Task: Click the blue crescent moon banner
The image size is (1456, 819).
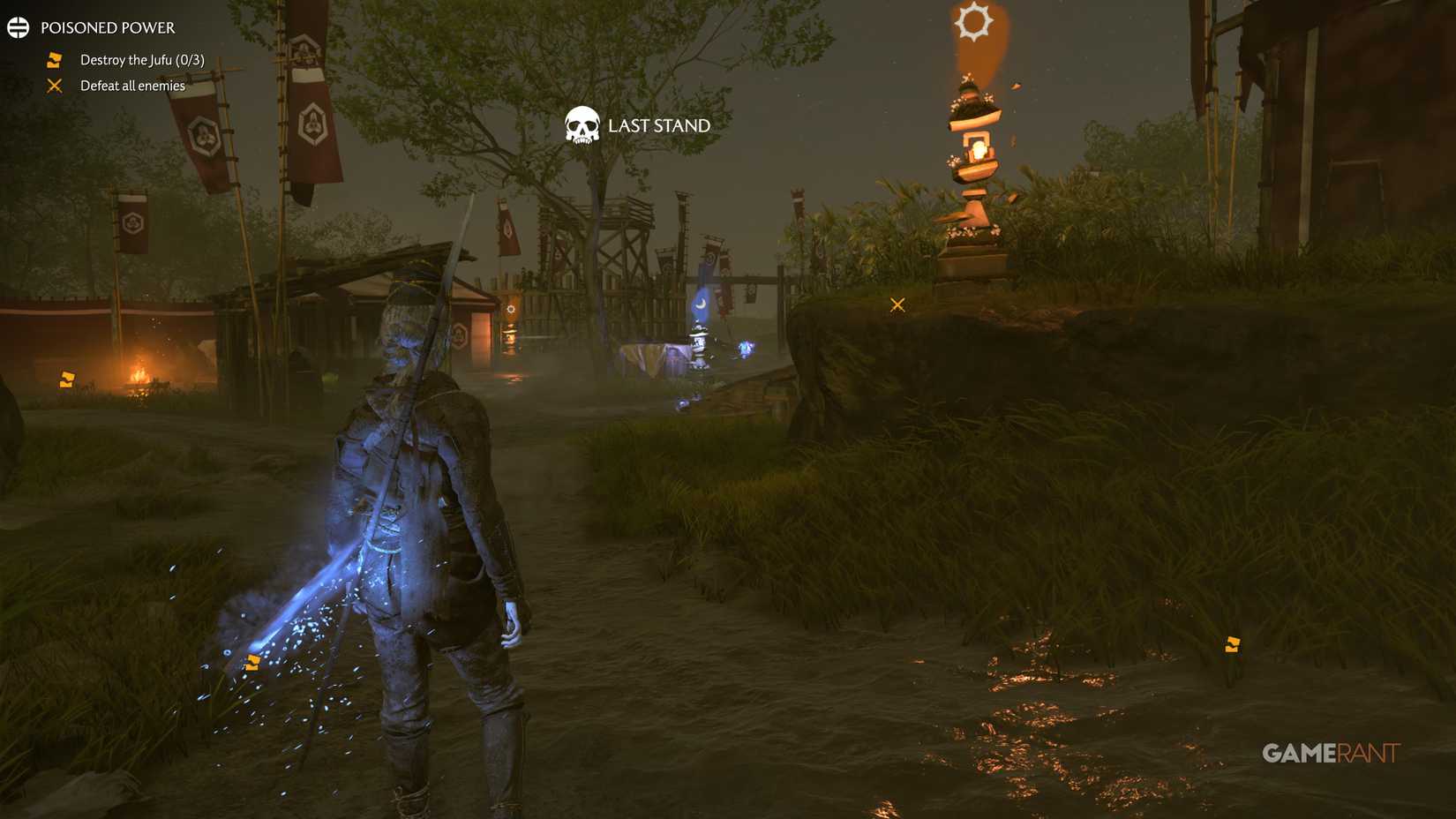Action: (x=698, y=304)
